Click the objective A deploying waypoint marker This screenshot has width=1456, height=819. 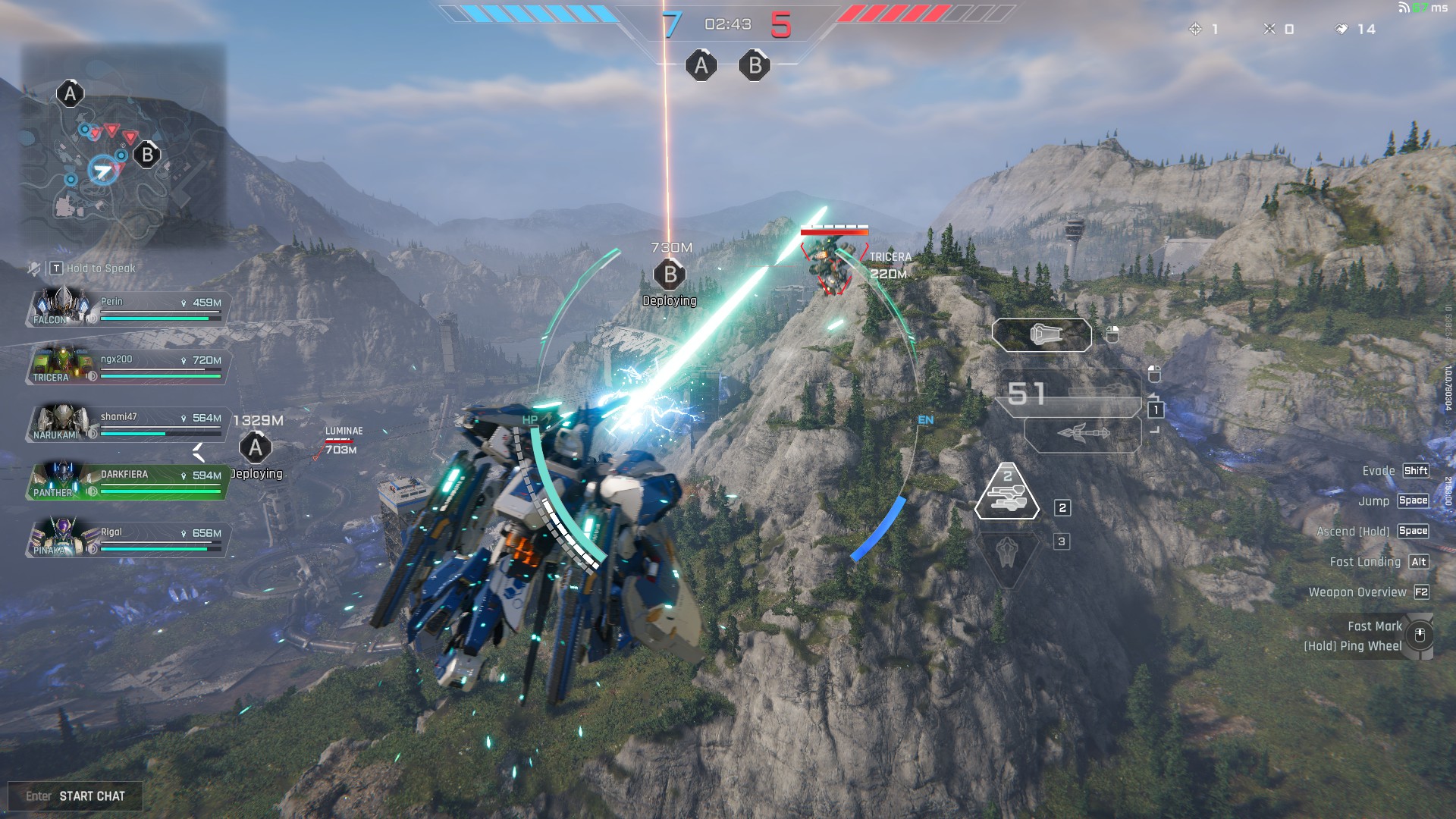256,448
